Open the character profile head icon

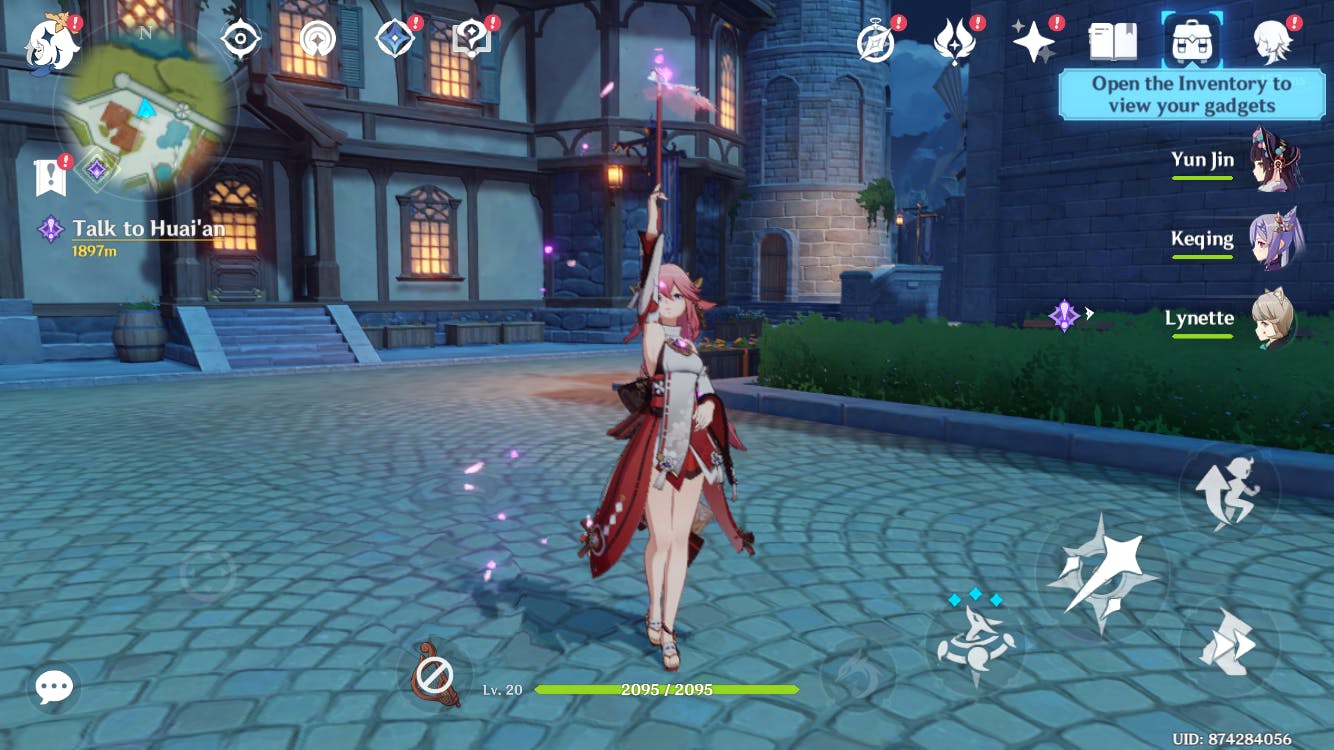coord(1273,42)
